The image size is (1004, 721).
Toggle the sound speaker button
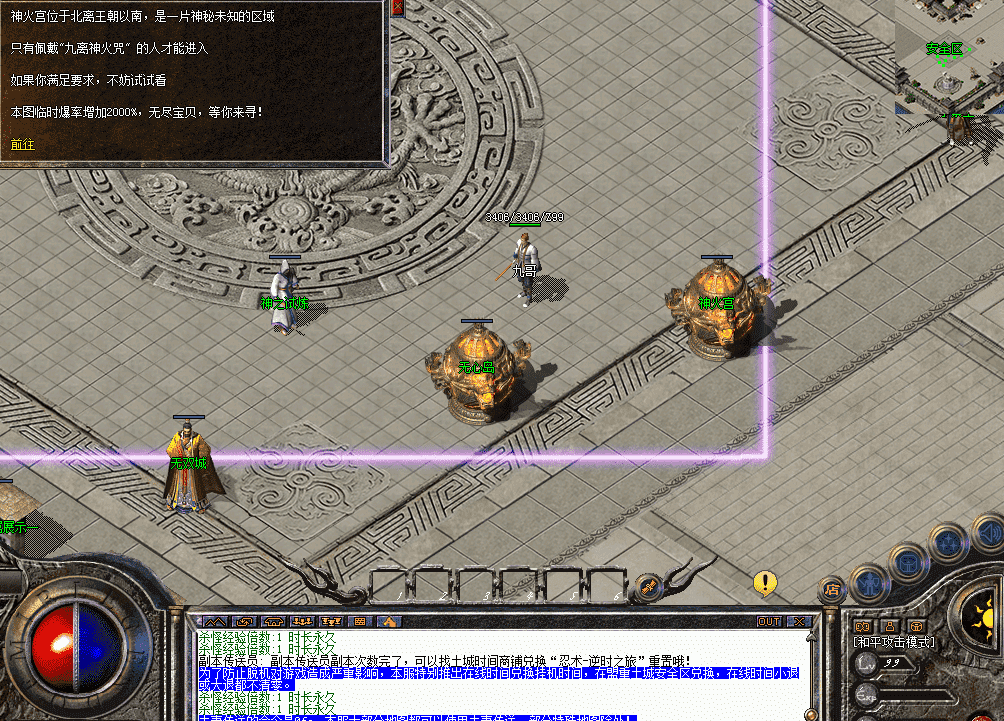coord(987,531)
